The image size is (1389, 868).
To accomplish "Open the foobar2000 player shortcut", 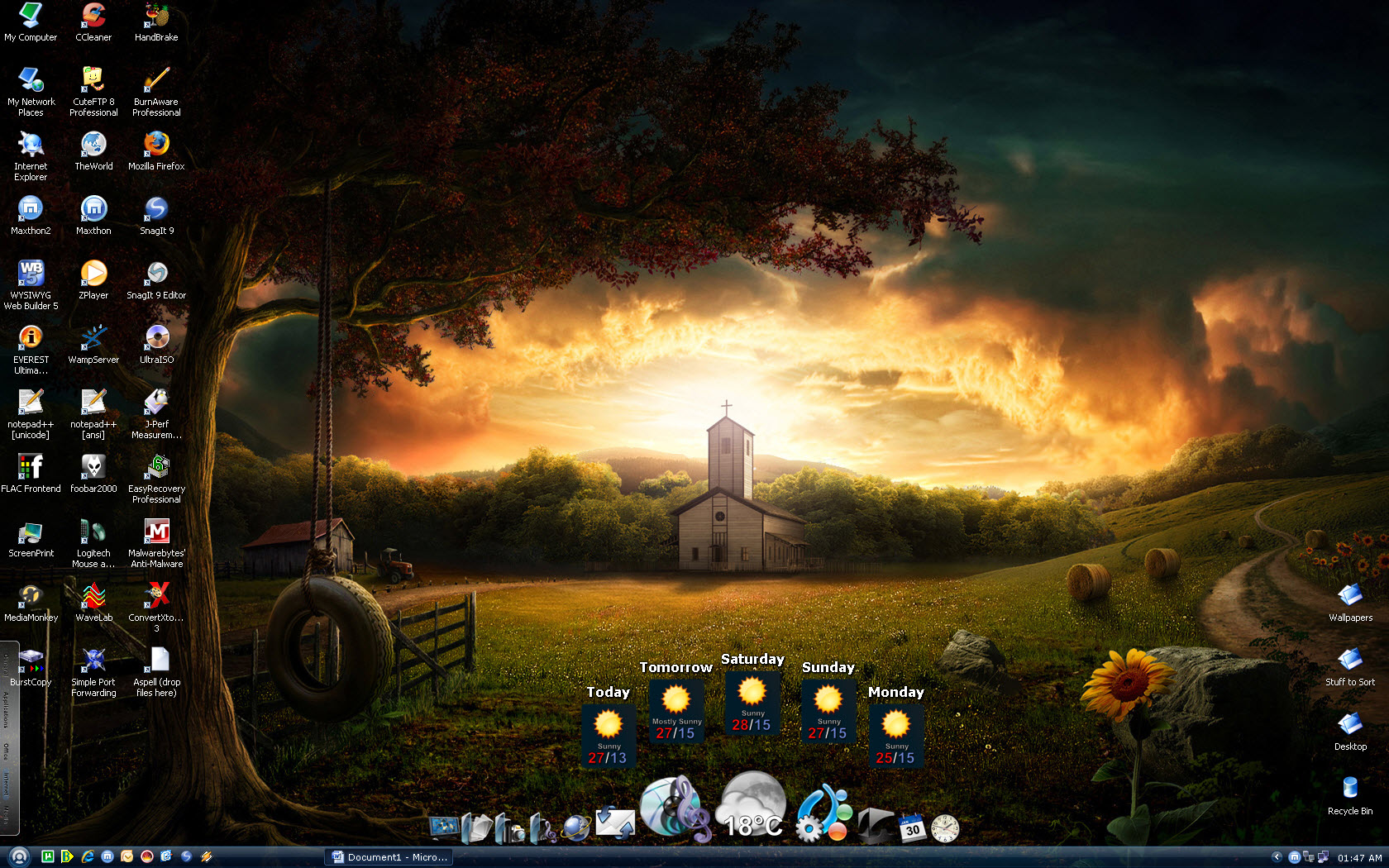I will pyautogui.click(x=93, y=467).
